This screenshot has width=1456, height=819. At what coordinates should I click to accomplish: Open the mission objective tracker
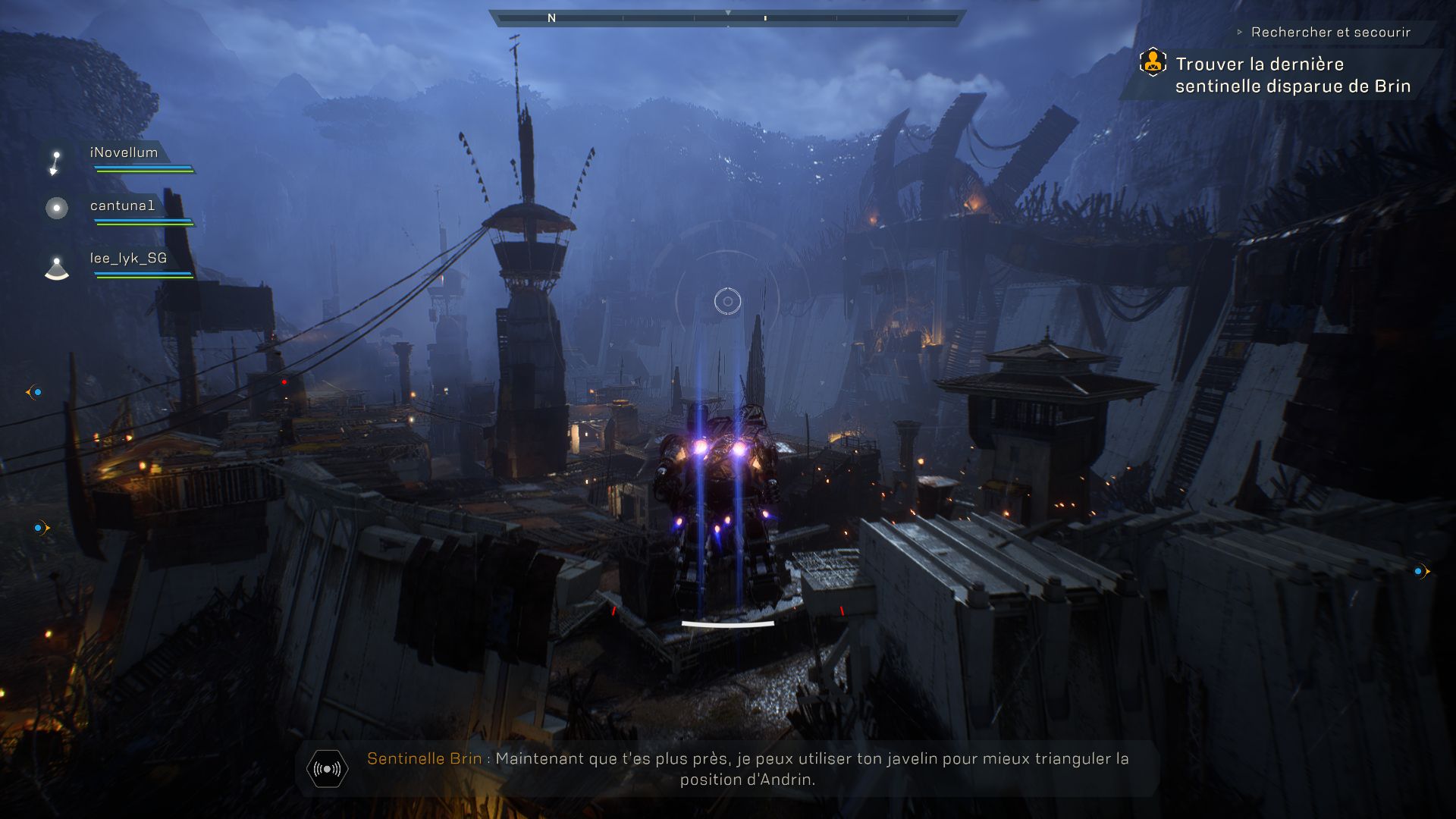pyautogui.click(x=1292, y=75)
